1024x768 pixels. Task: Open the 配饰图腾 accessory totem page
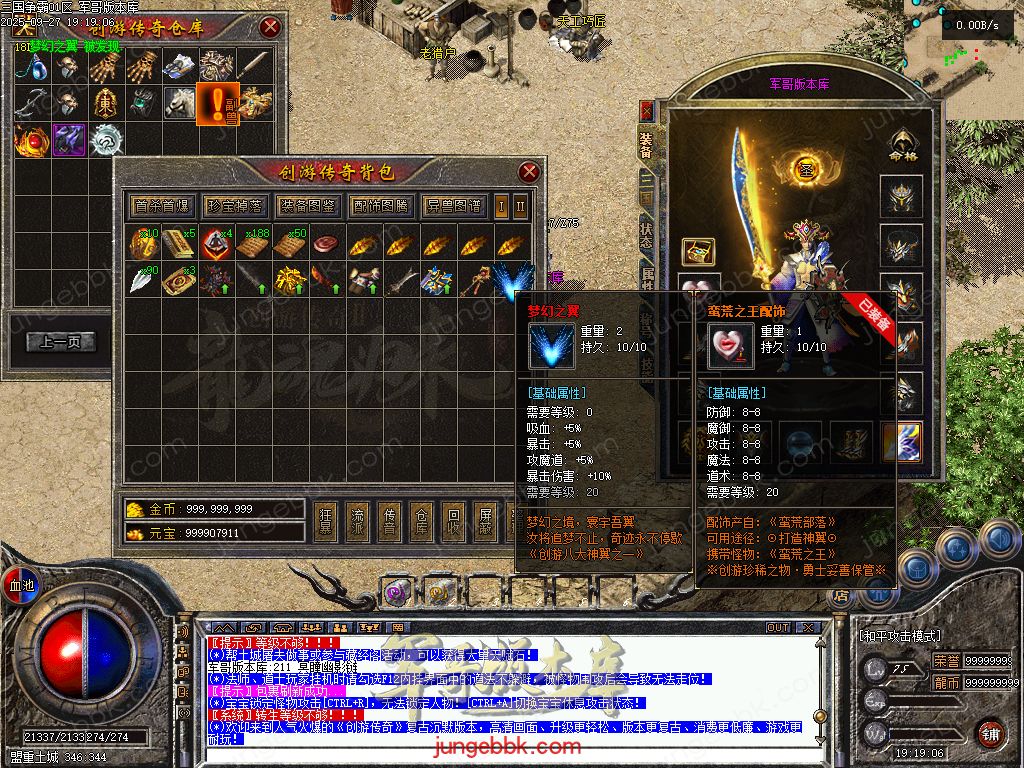[x=381, y=207]
